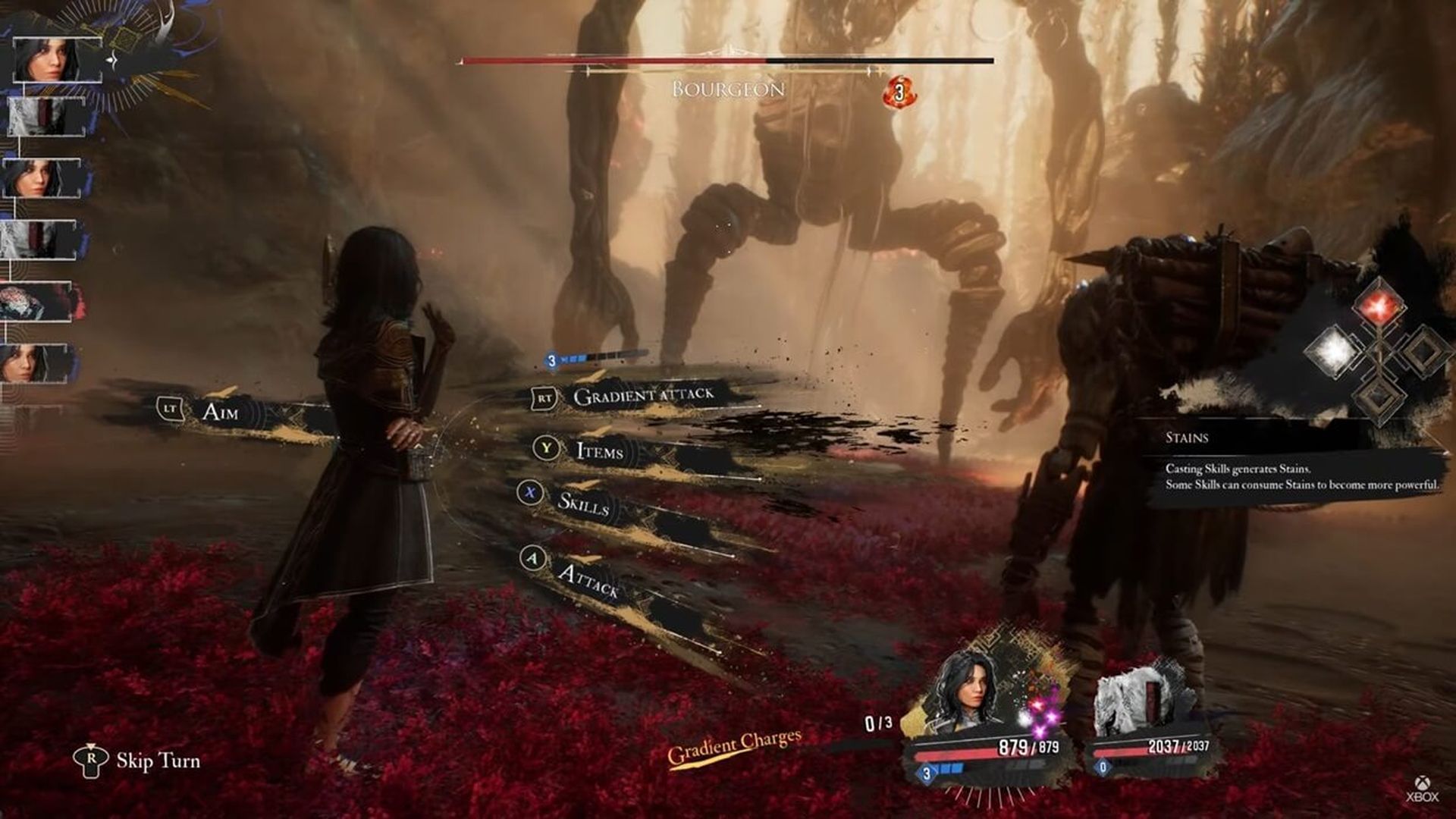Select the Skills command
This screenshot has height=819, width=1456.
tap(582, 502)
